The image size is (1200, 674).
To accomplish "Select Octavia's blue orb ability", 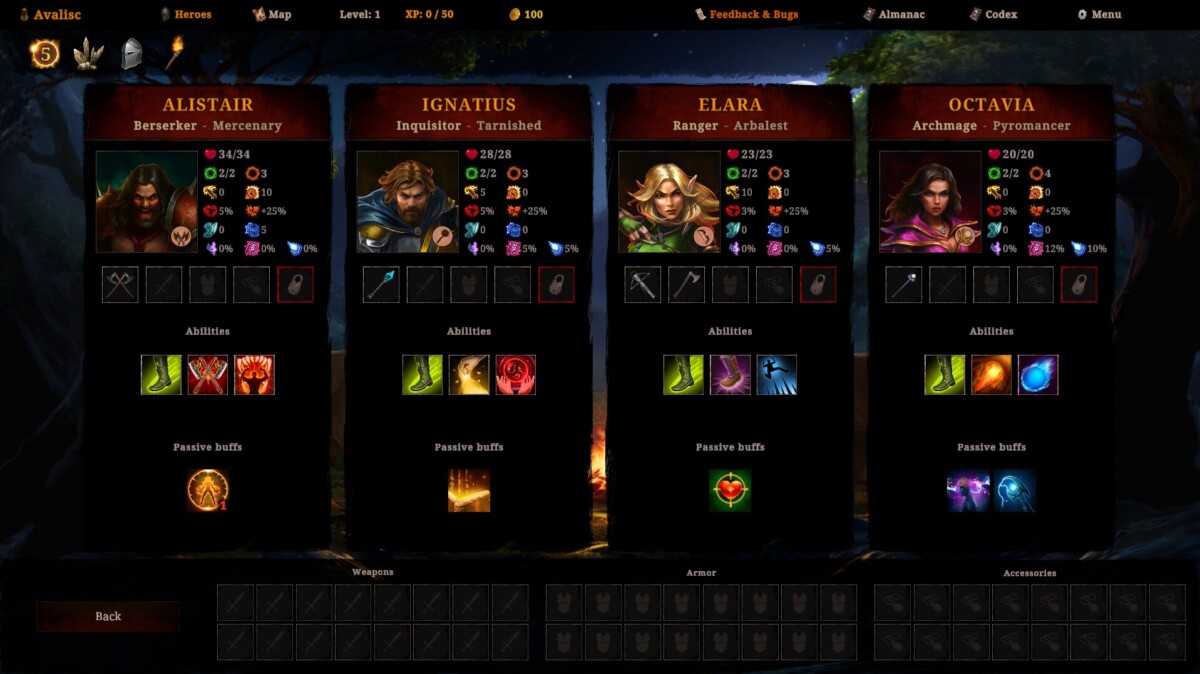I will 1038,375.
